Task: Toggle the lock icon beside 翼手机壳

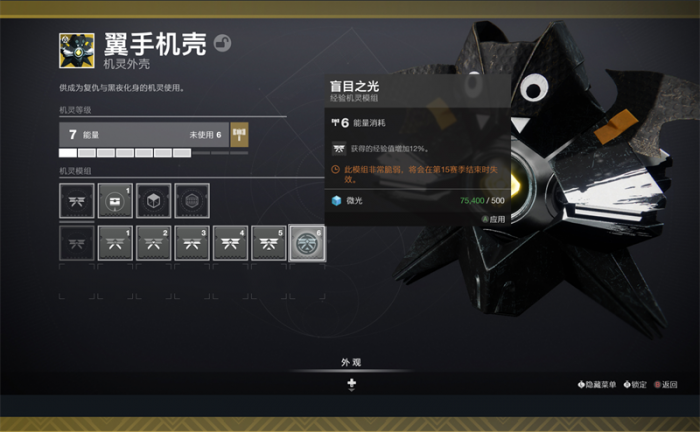Action: click(222, 43)
